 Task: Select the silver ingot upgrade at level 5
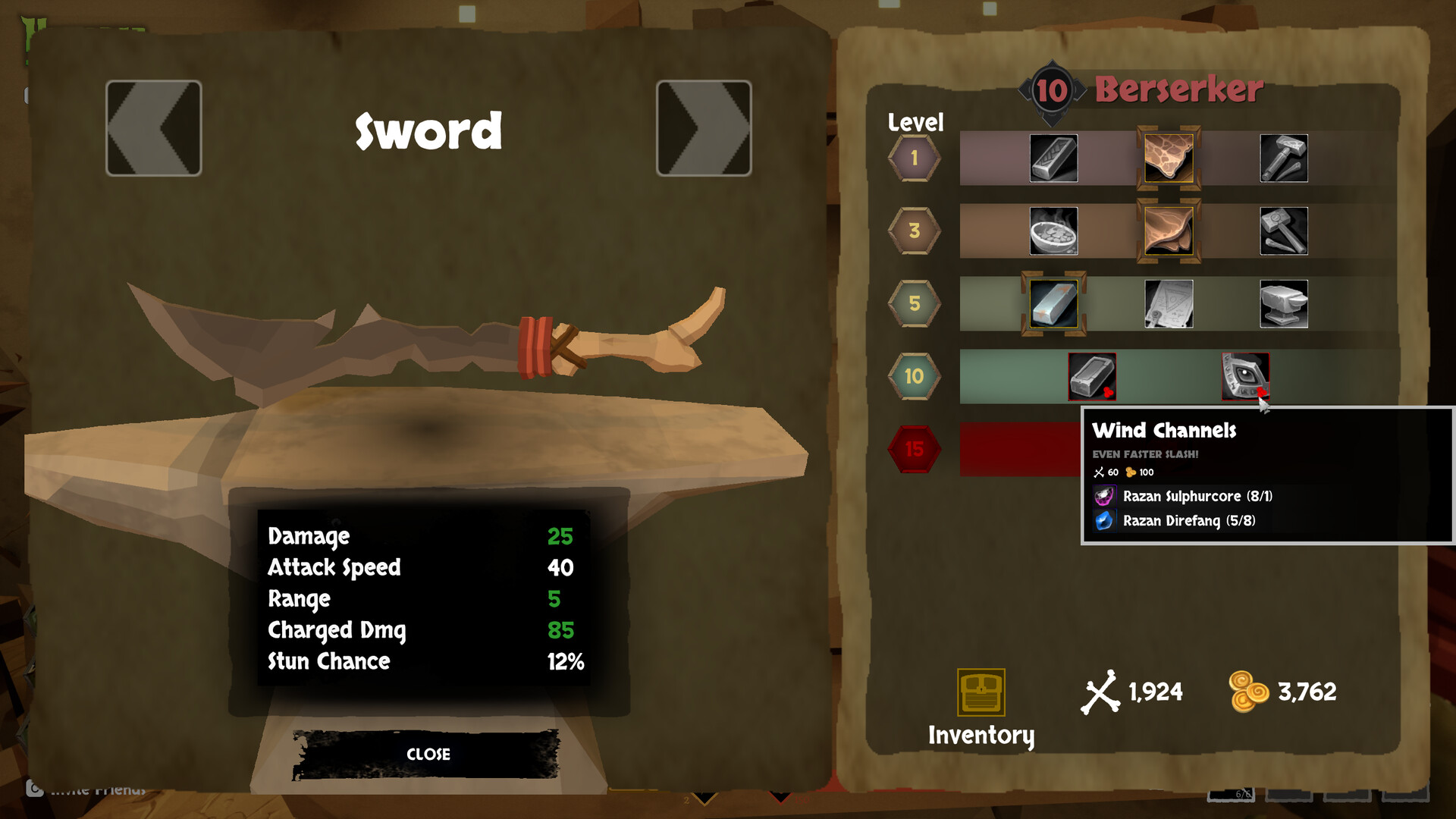click(1053, 304)
